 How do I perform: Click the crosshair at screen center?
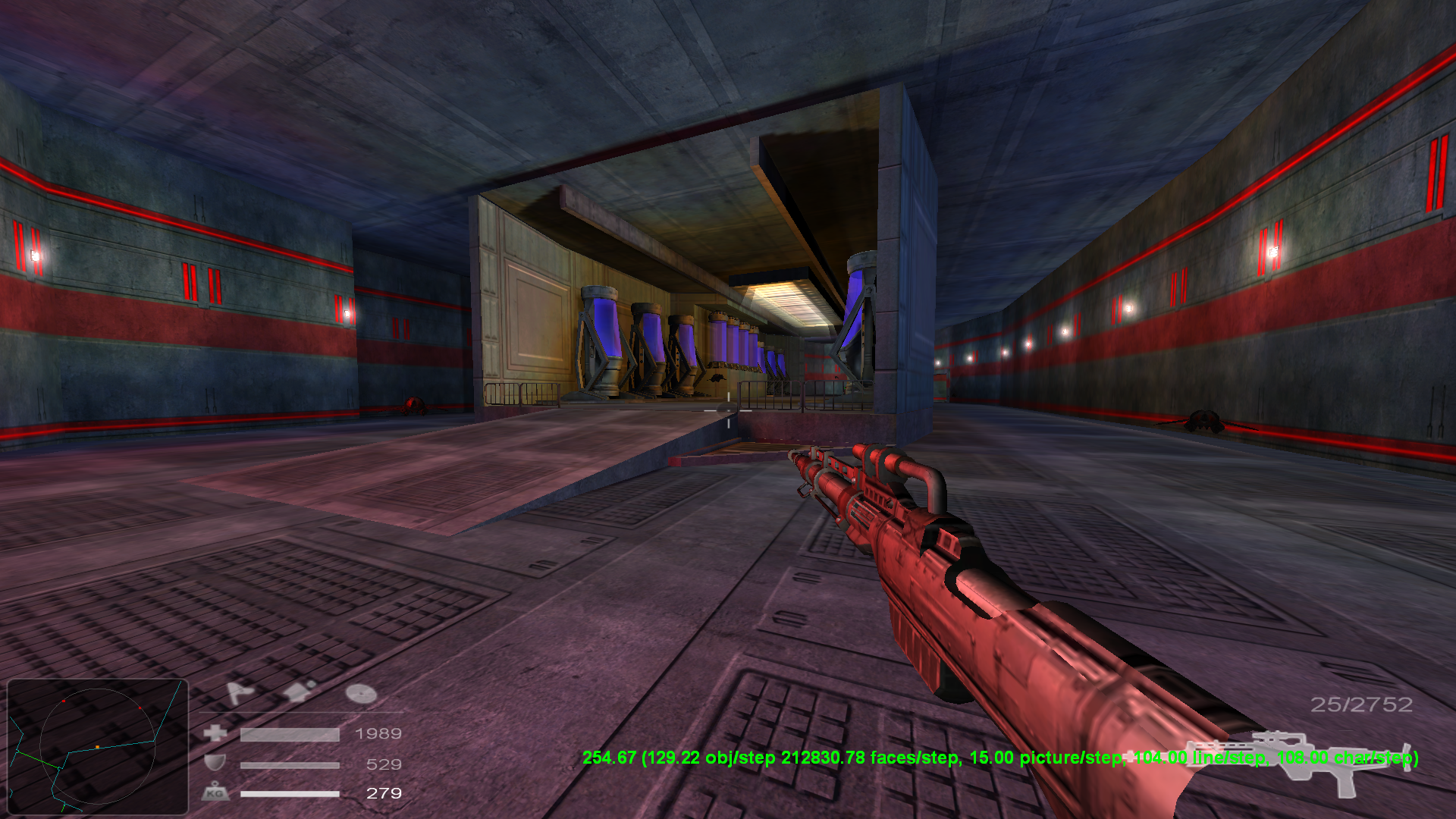pyautogui.click(x=728, y=409)
